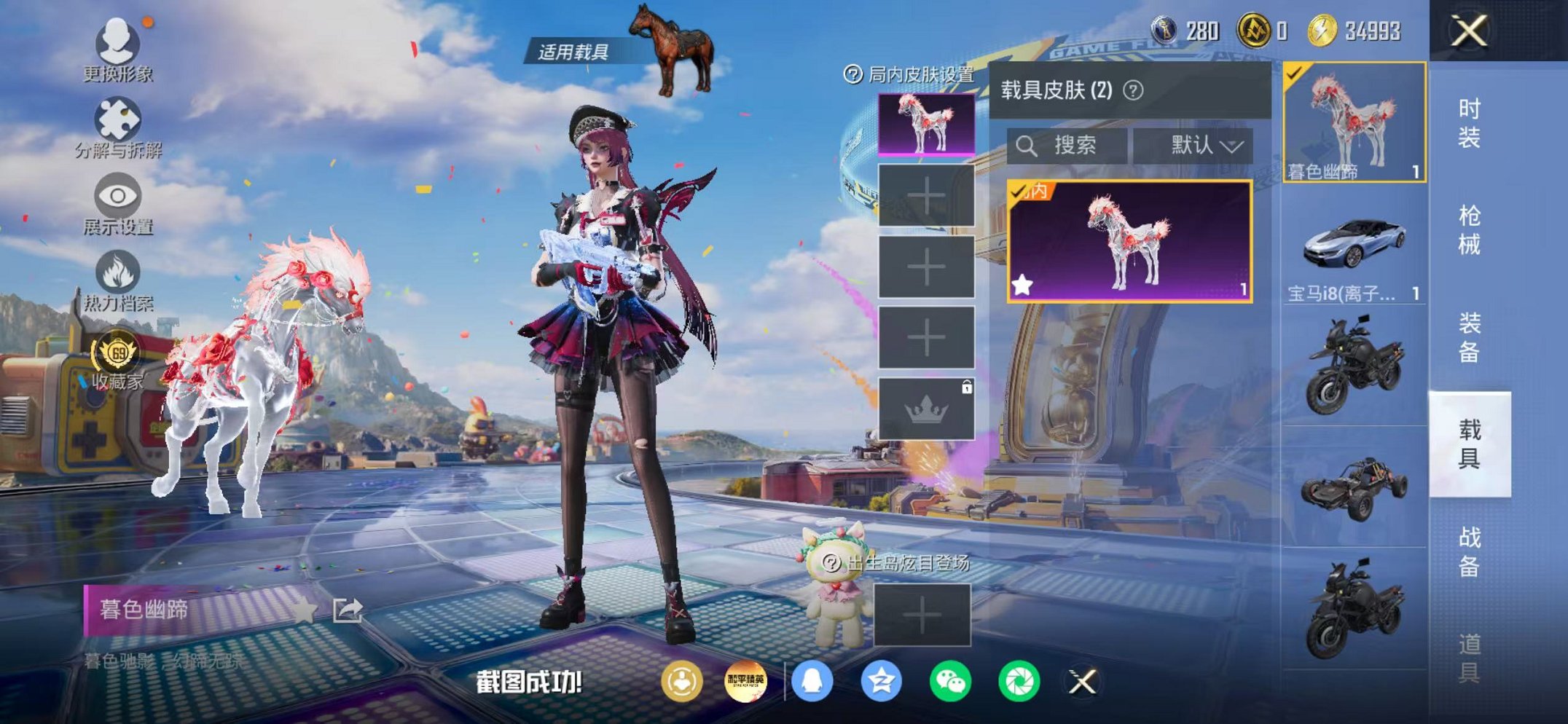The width and height of the screenshot is (1568, 724).
Task: Open the 分解与拆解 dismantle panel
Action: pyautogui.click(x=117, y=117)
